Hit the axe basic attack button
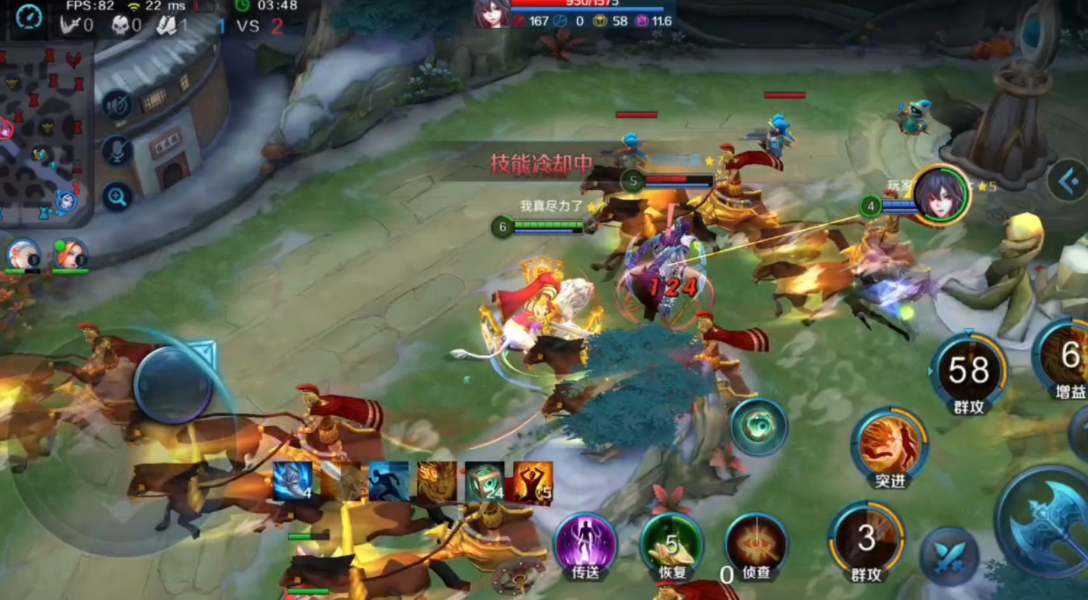The image size is (1088, 600). (x=1045, y=521)
